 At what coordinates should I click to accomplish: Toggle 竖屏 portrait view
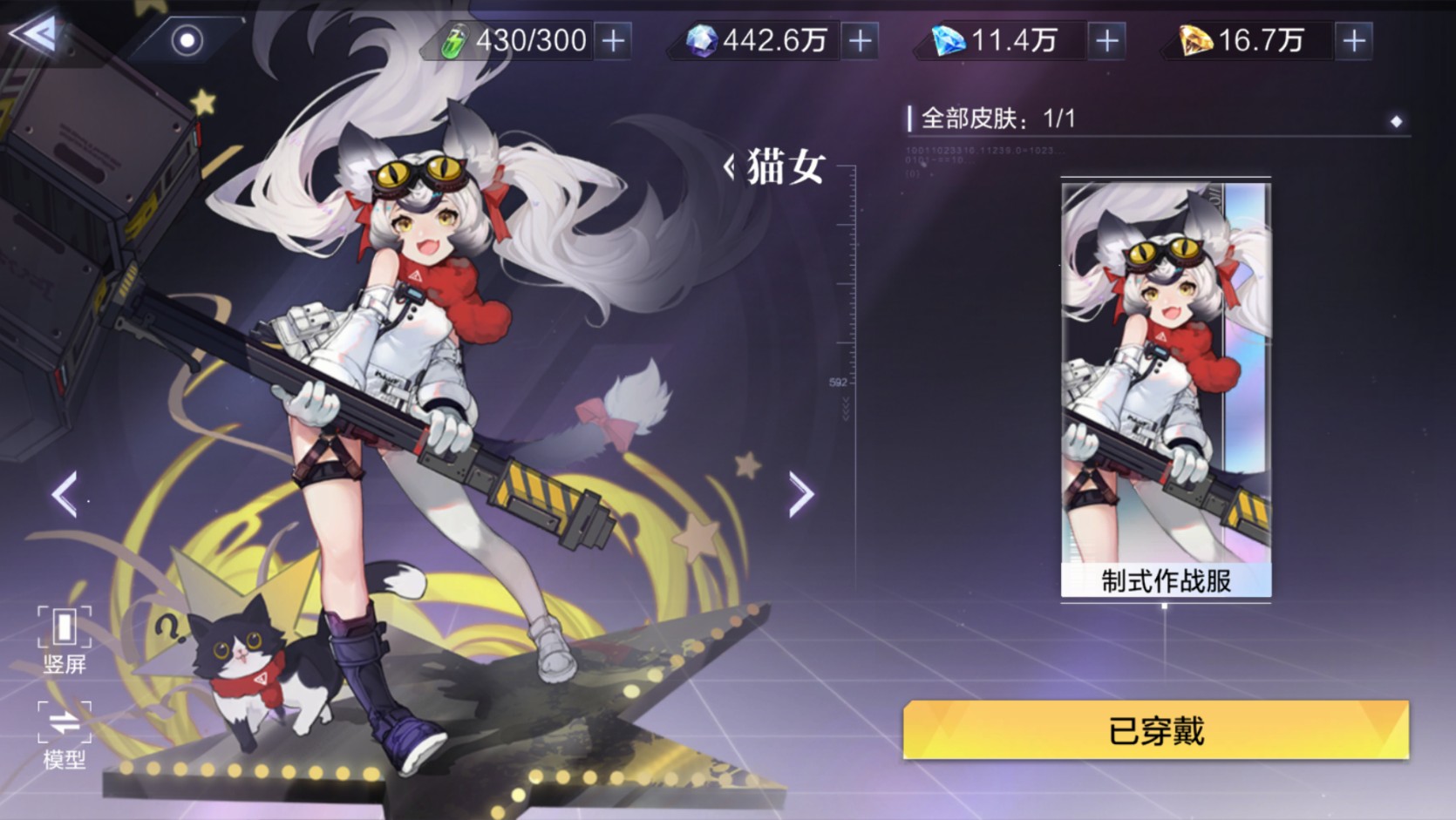(65, 640)
